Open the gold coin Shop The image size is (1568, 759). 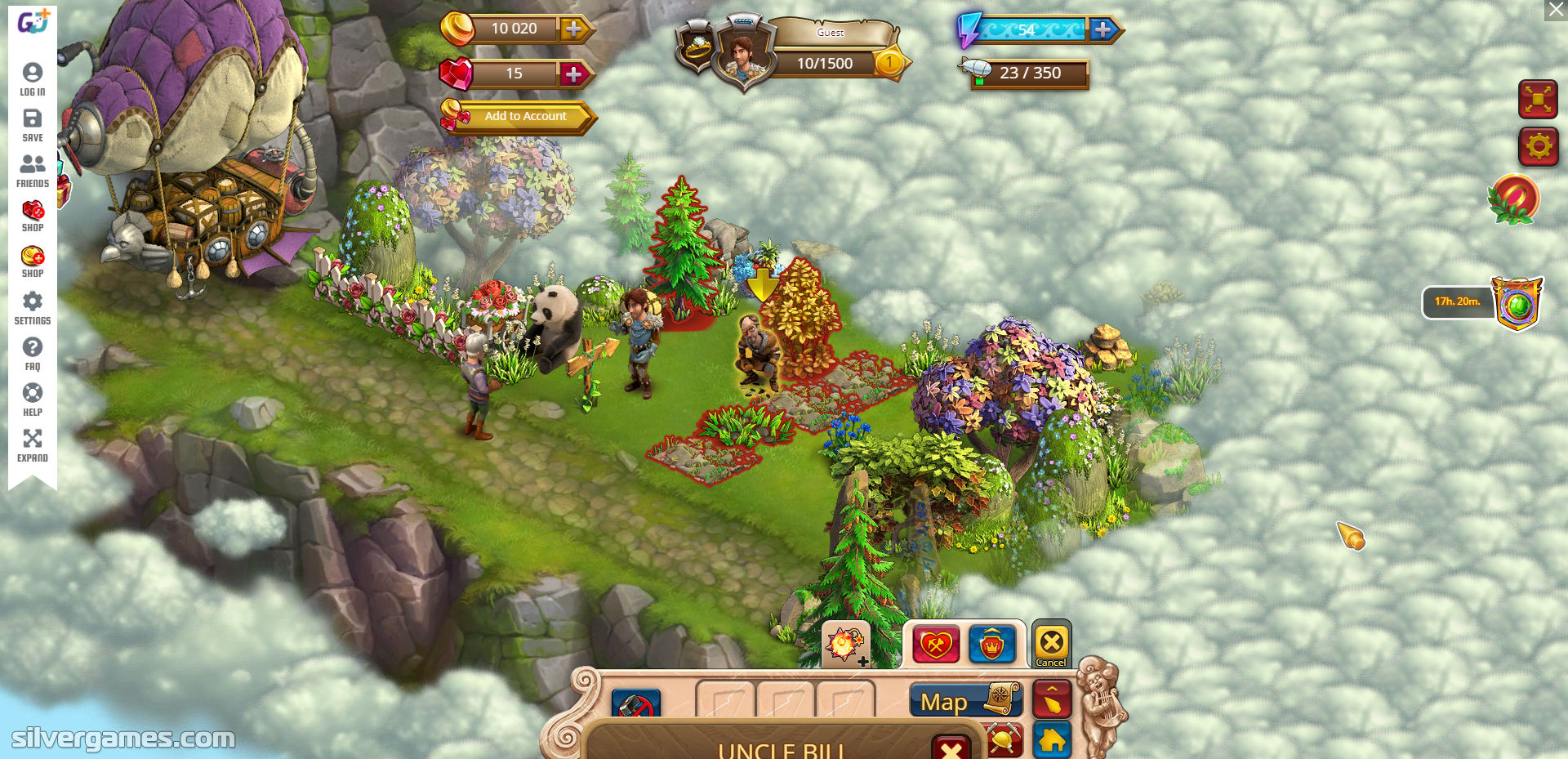[33, 261]
